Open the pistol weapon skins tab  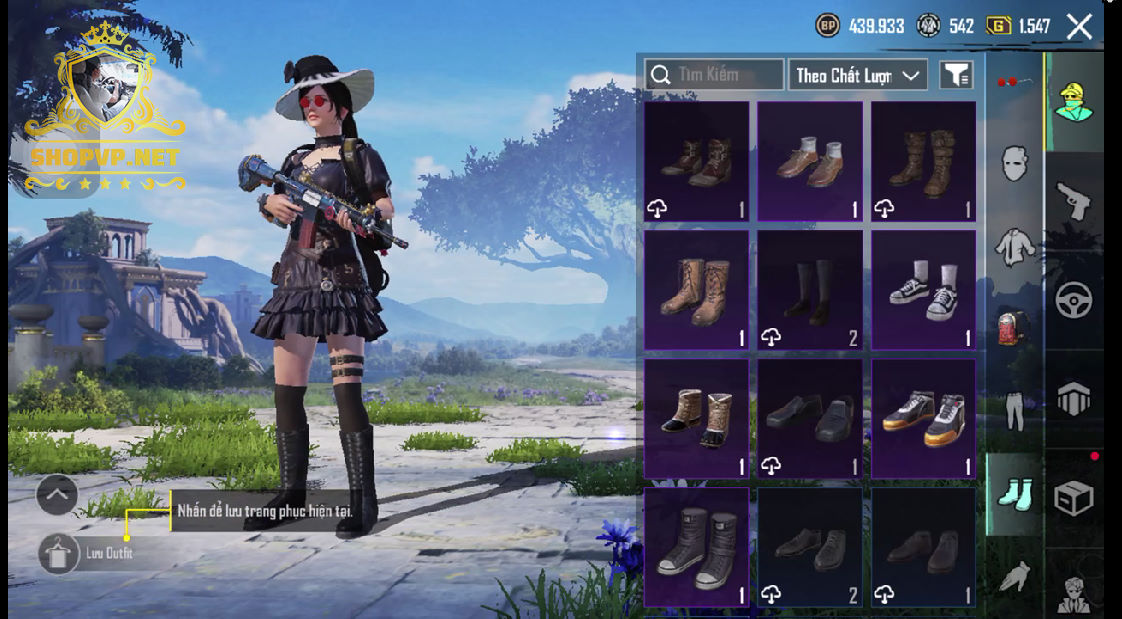(1074, 200)
